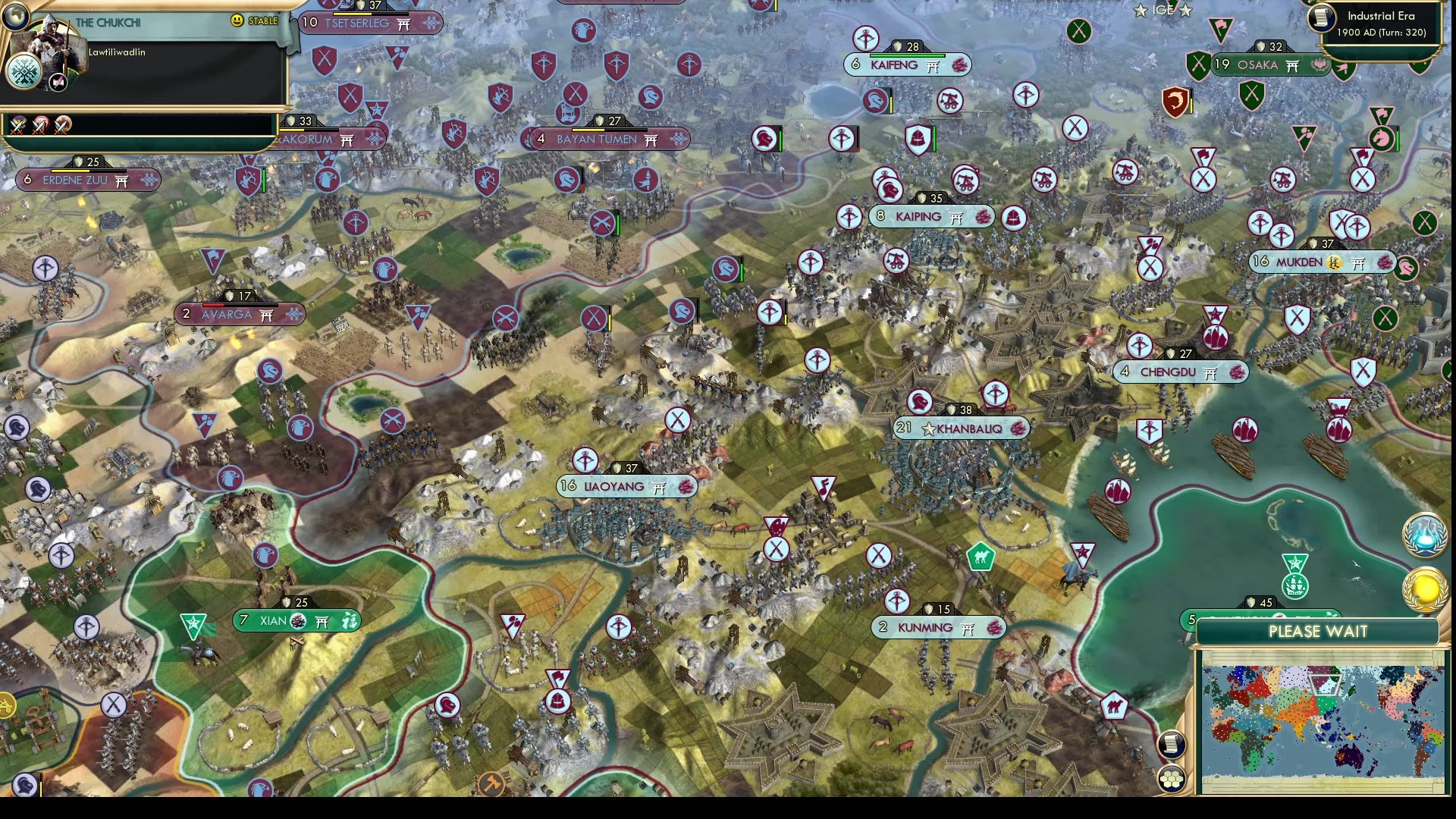1456x819 pixels.
Task: Click the golden victory medal icon
Action: click(x=1424, y=588)
